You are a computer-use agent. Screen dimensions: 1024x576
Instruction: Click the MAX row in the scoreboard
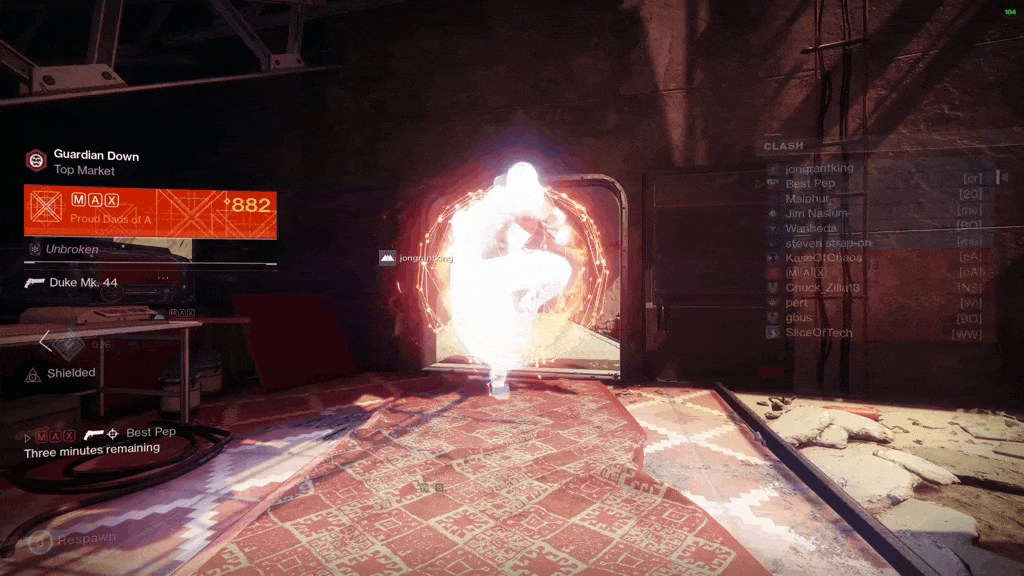(806, 272)
